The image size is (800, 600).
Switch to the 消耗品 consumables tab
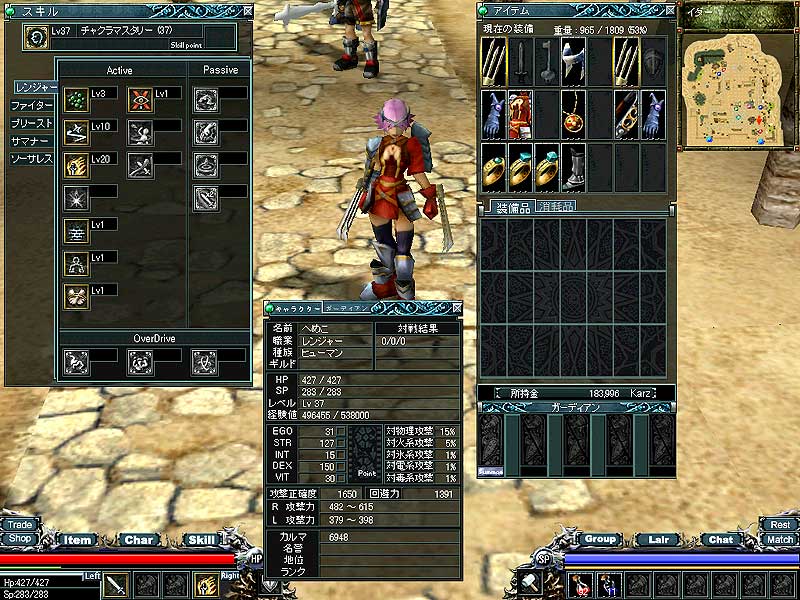pos(555,207)
